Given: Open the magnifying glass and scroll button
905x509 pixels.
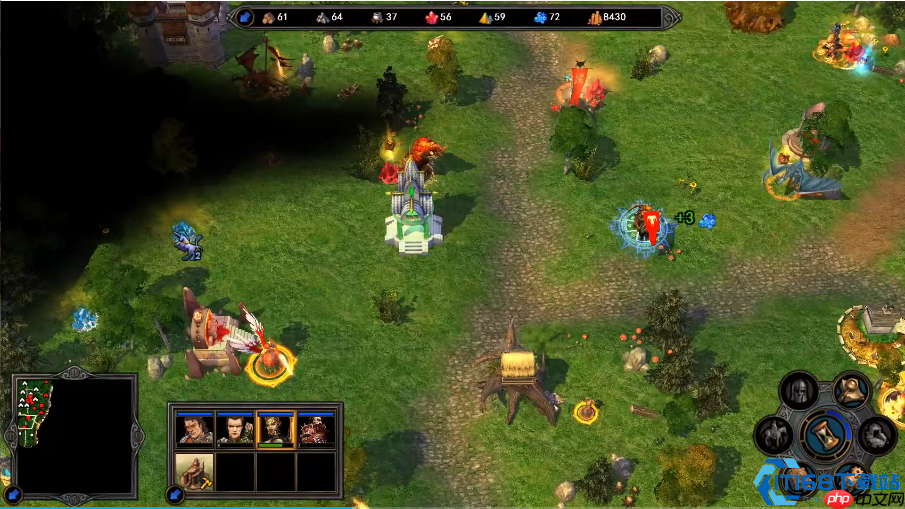Looking at the screenshot, I should coord(851,387).
